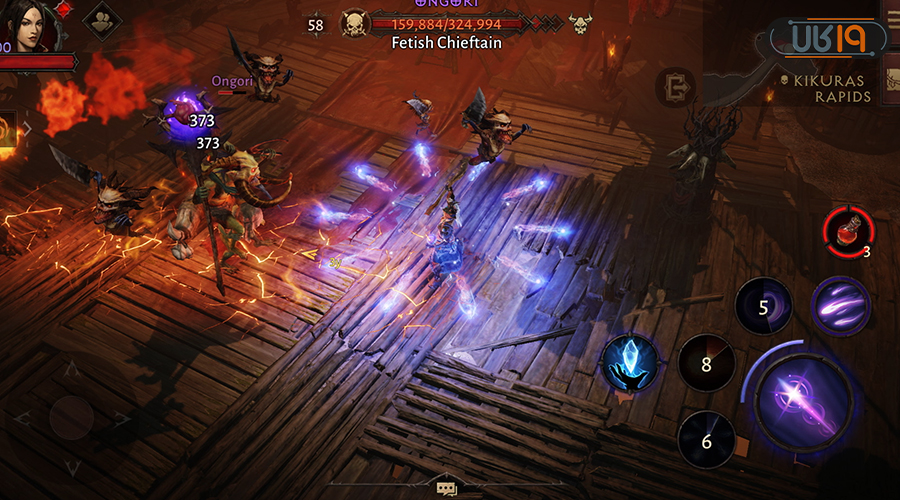The height and width of the screenshot is (500, 900).
Task: Select the Fetish Chieftain boss skull icon
Action: (x=354, y=24)
